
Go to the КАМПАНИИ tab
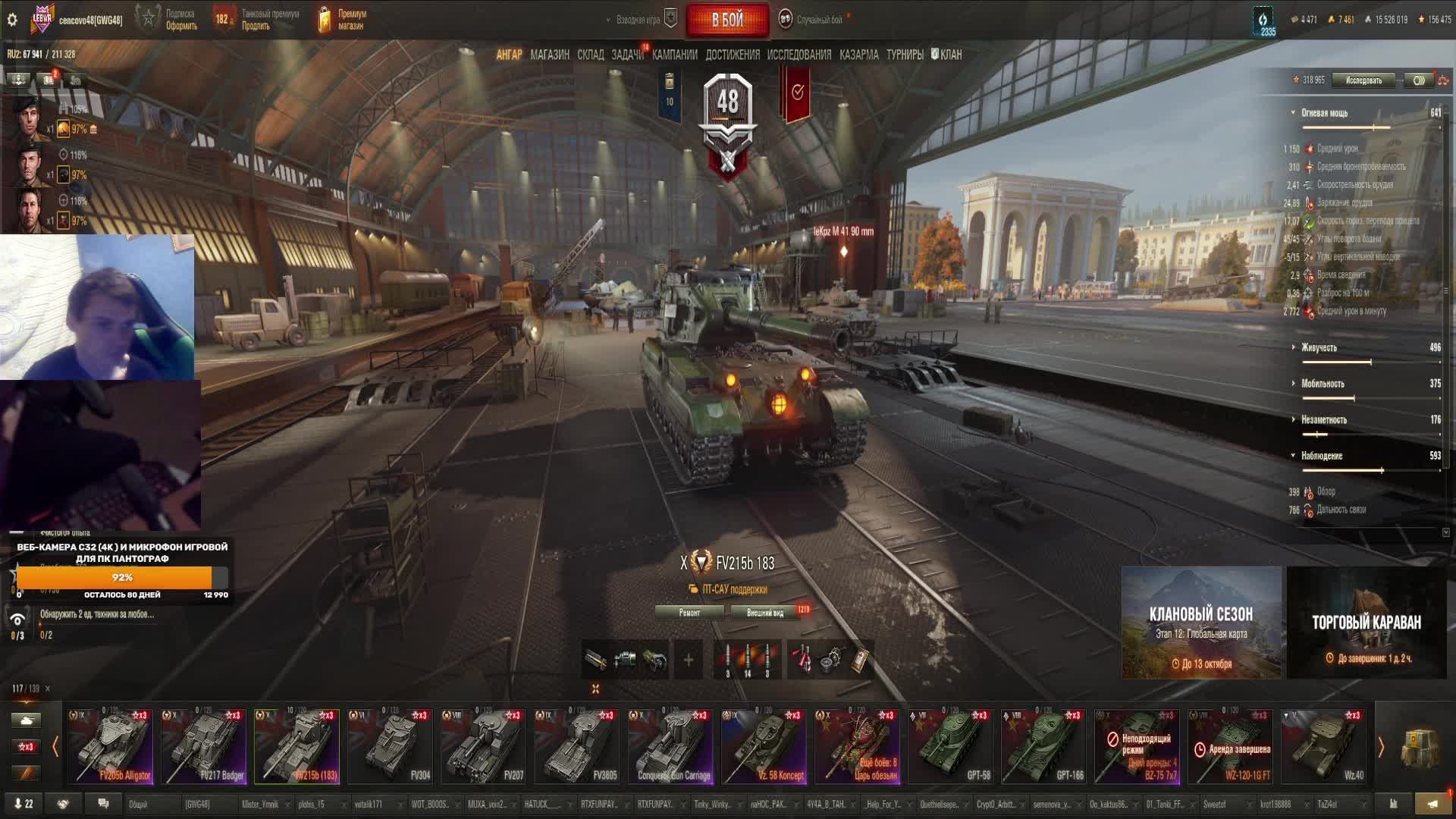[x=674, y=55]
